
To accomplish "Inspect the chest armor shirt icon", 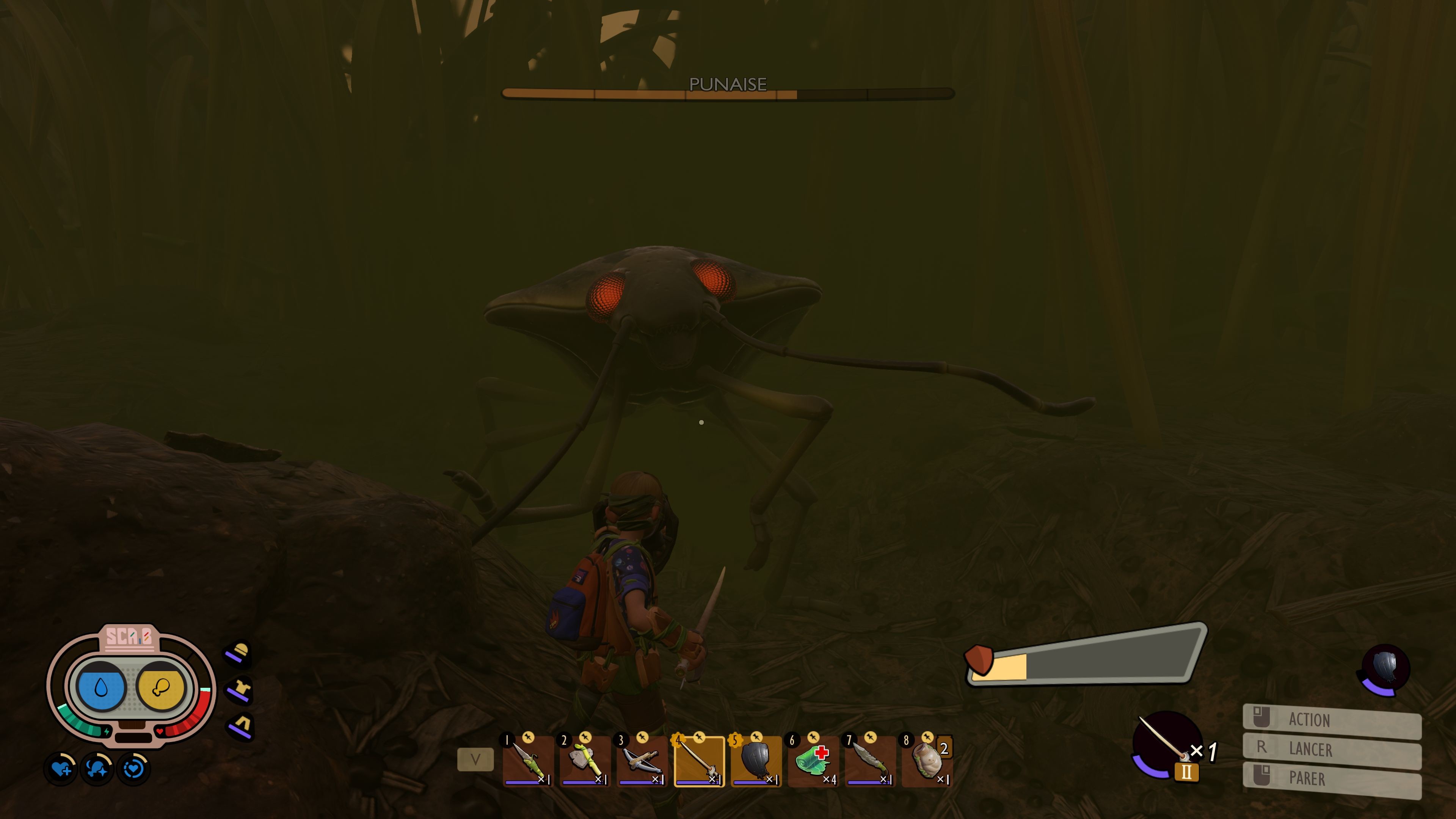I will (x=240, y=690).
